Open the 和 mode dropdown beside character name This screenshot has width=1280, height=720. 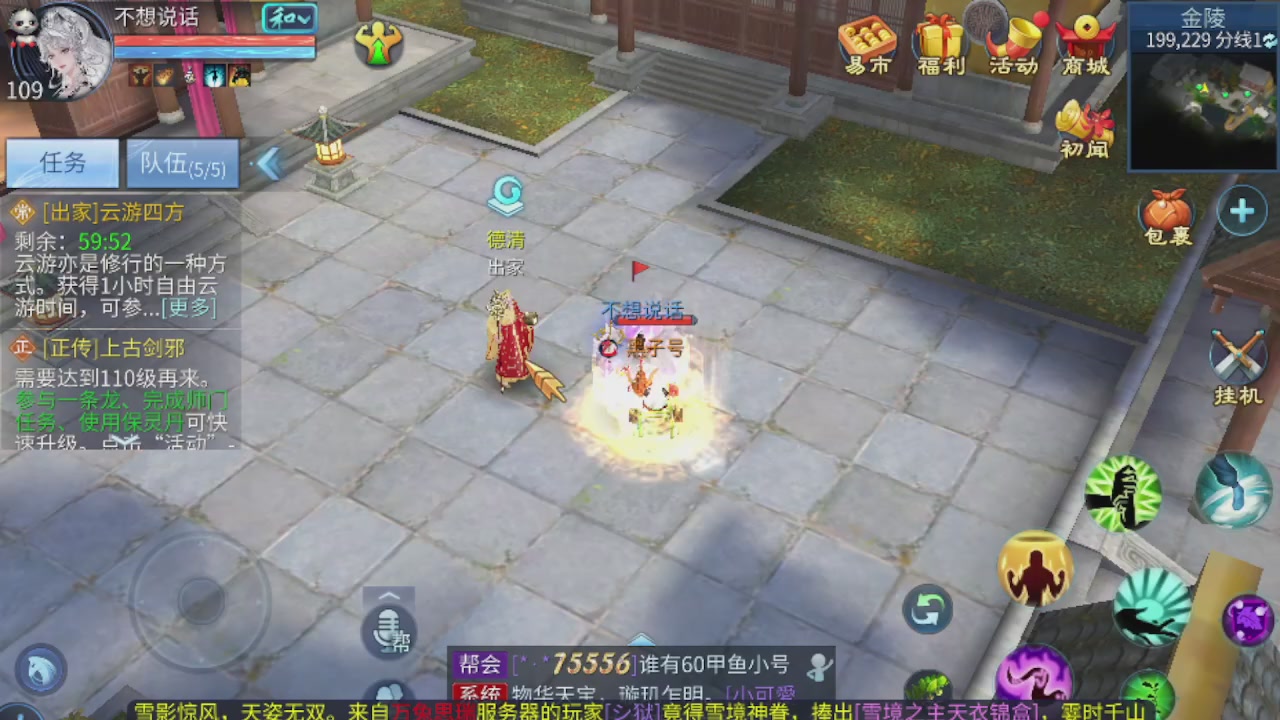point(289,19)
